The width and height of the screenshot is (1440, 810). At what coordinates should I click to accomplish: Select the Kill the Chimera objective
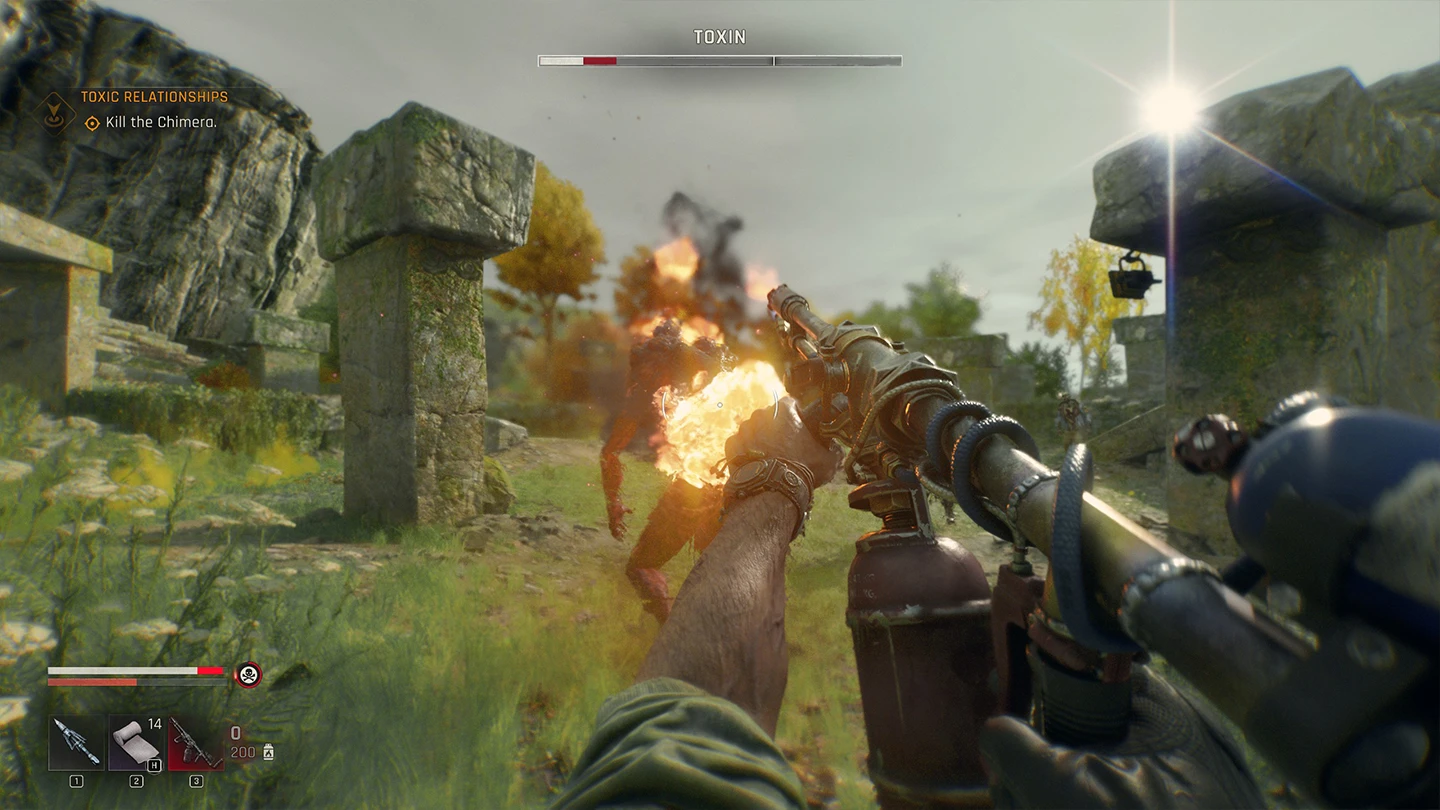tap(161, 123)
